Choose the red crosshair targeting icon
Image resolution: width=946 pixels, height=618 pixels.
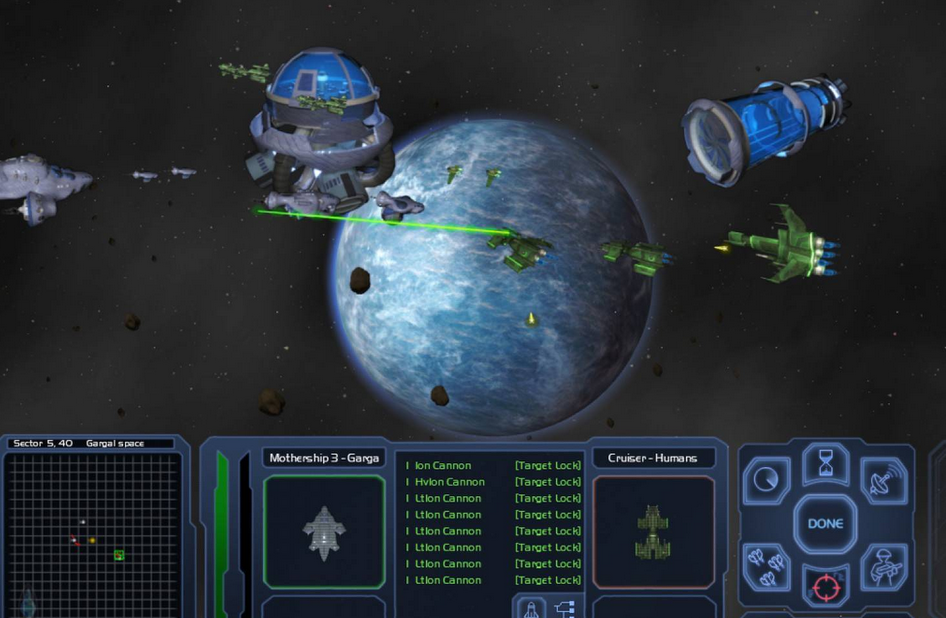[825, 586]
